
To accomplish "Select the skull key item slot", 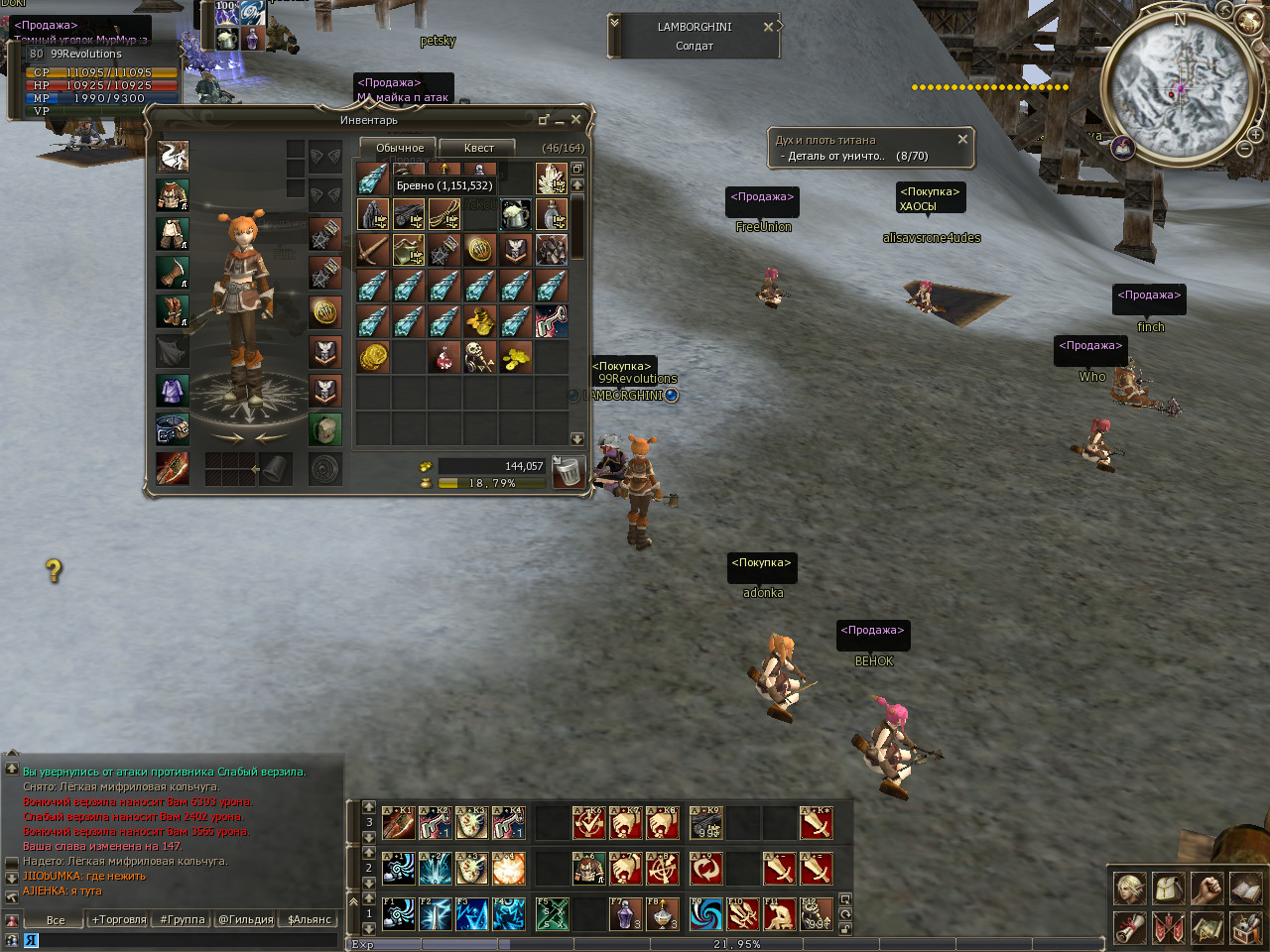I will pos(479,357).
